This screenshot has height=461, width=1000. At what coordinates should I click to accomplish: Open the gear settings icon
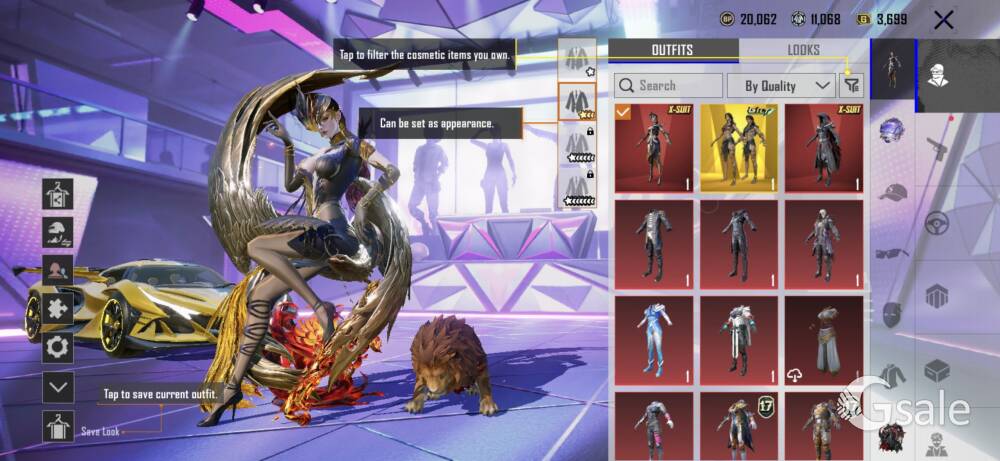(x=58, y=347)
